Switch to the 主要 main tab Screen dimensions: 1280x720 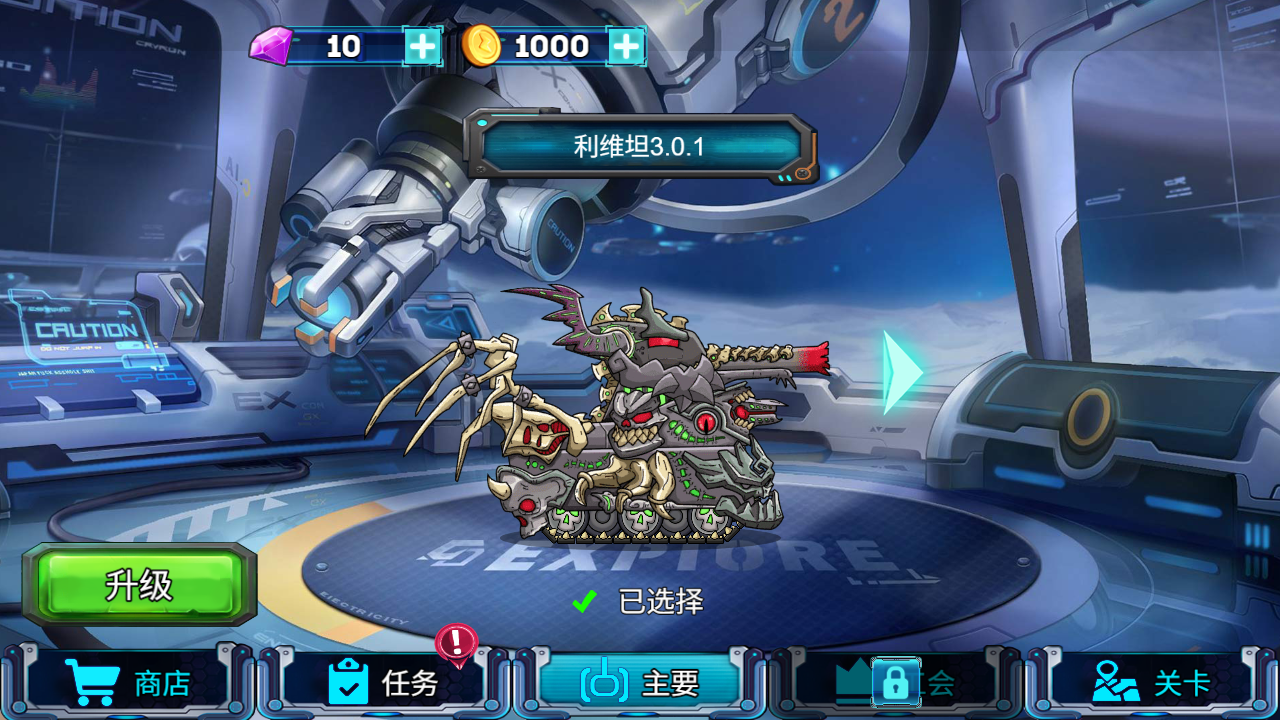[640, 683]
